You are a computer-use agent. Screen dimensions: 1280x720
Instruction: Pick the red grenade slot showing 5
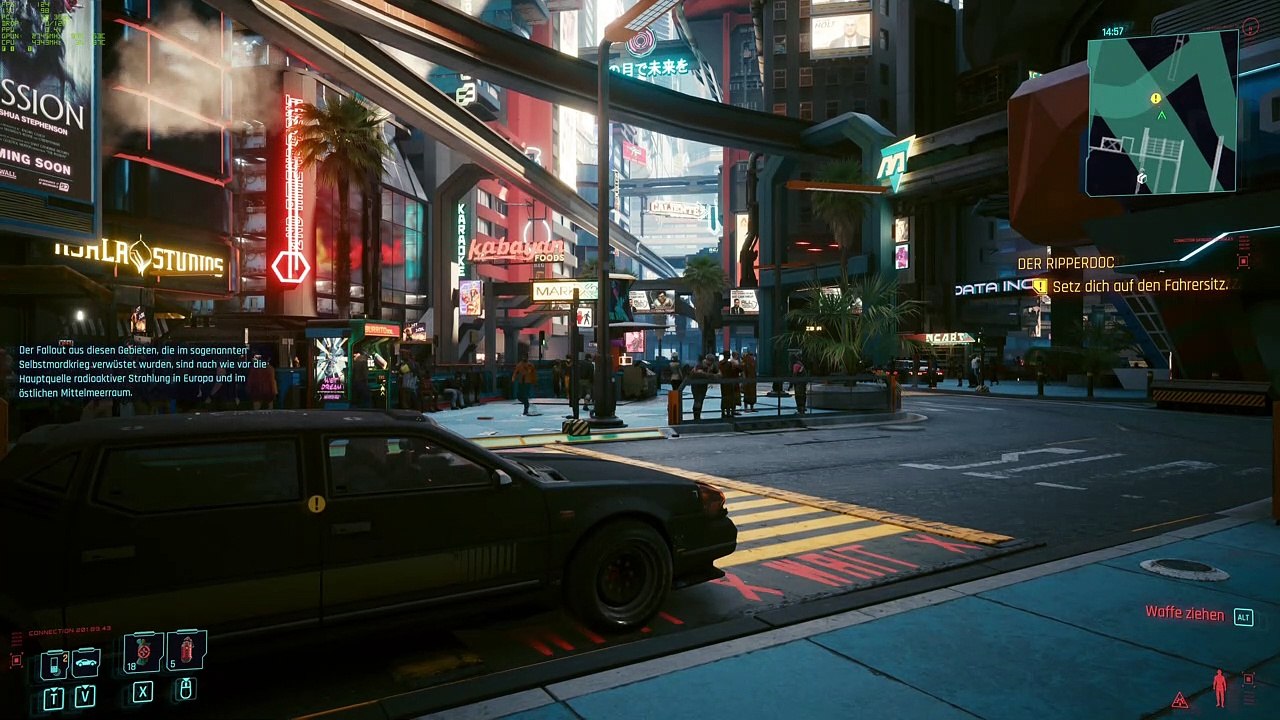click(x=187, y=651)
